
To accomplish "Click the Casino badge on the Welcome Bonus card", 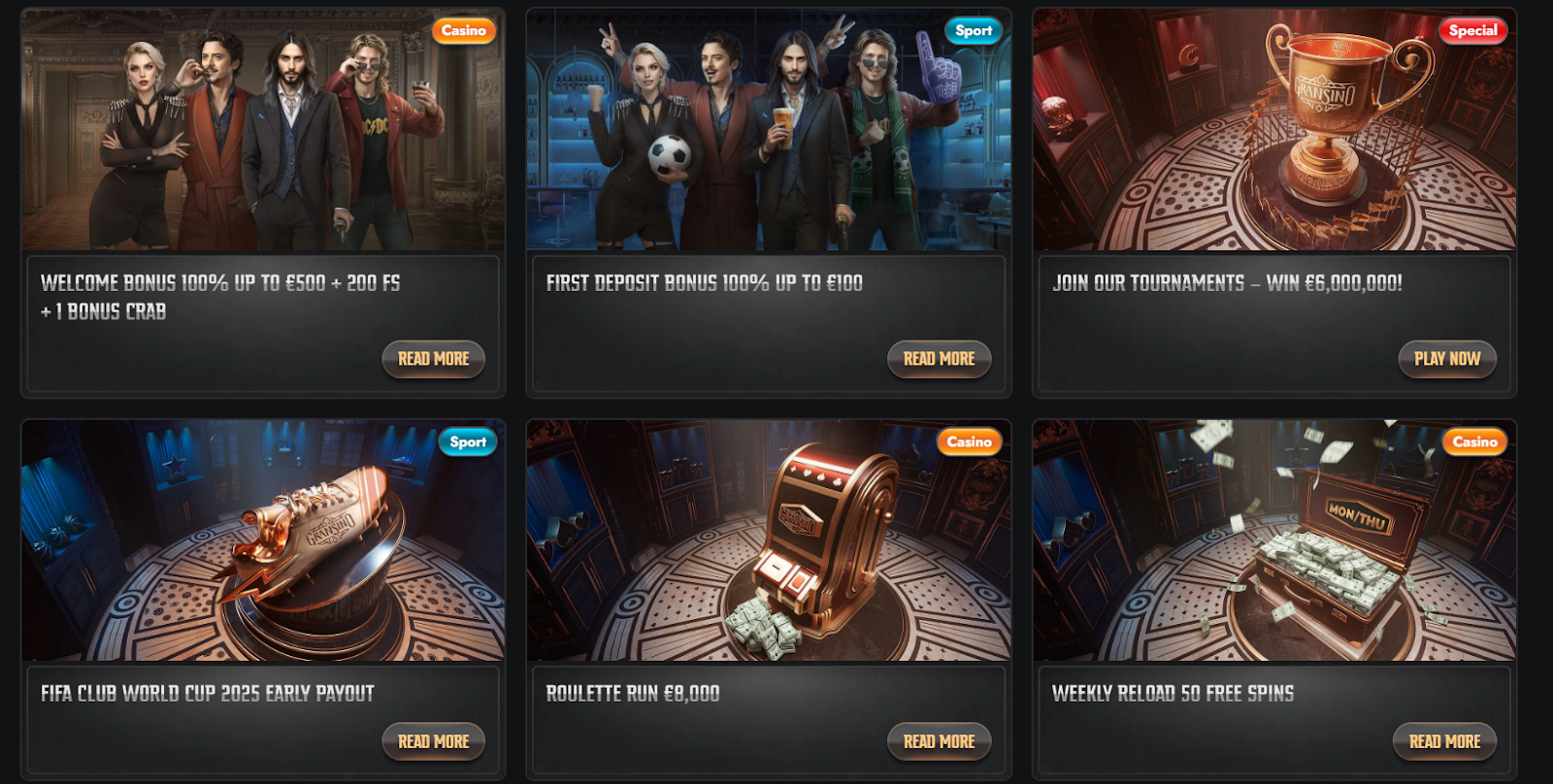I will (464, 30).
